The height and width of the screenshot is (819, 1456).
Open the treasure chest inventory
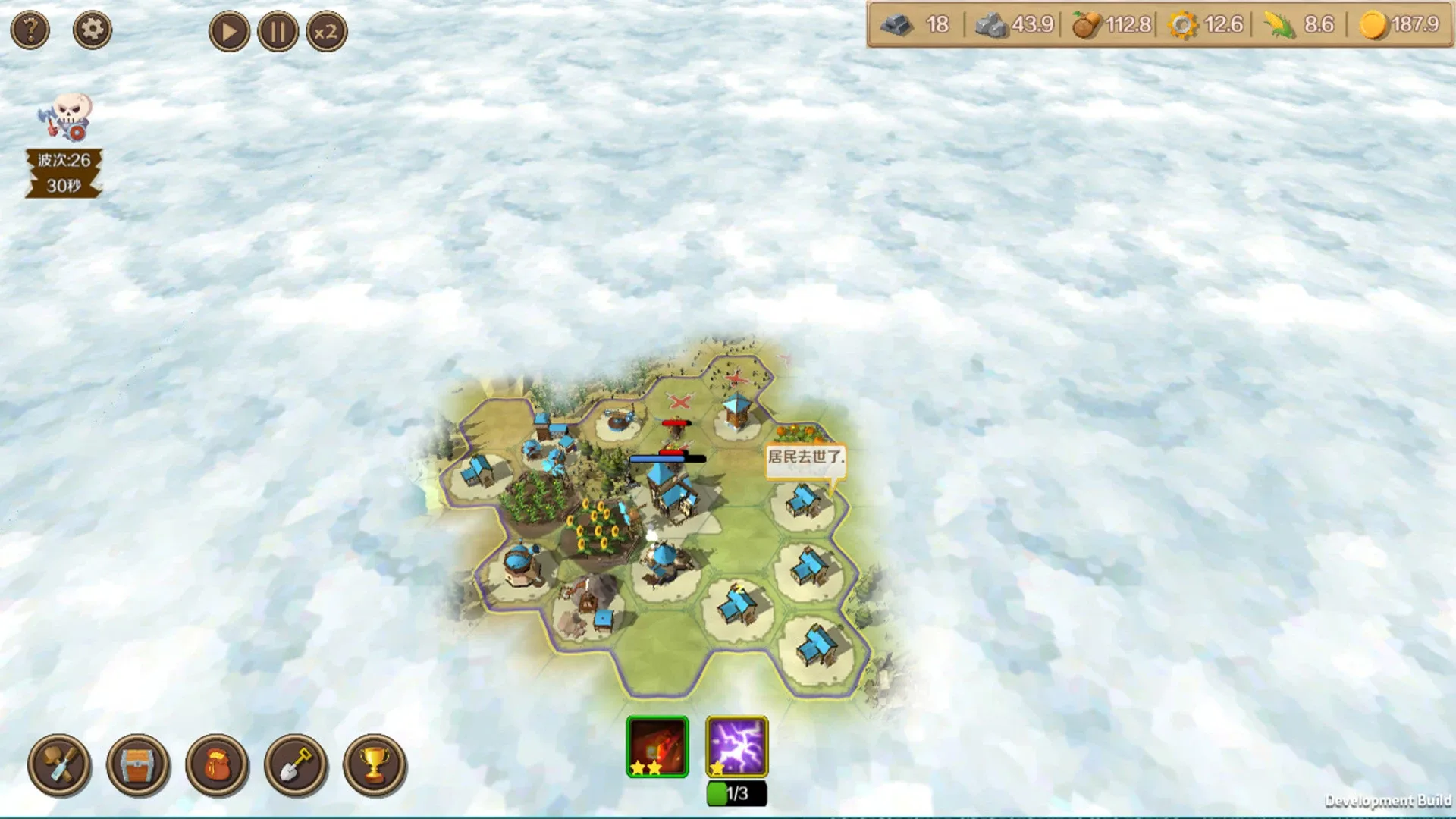tap(138, 766)
